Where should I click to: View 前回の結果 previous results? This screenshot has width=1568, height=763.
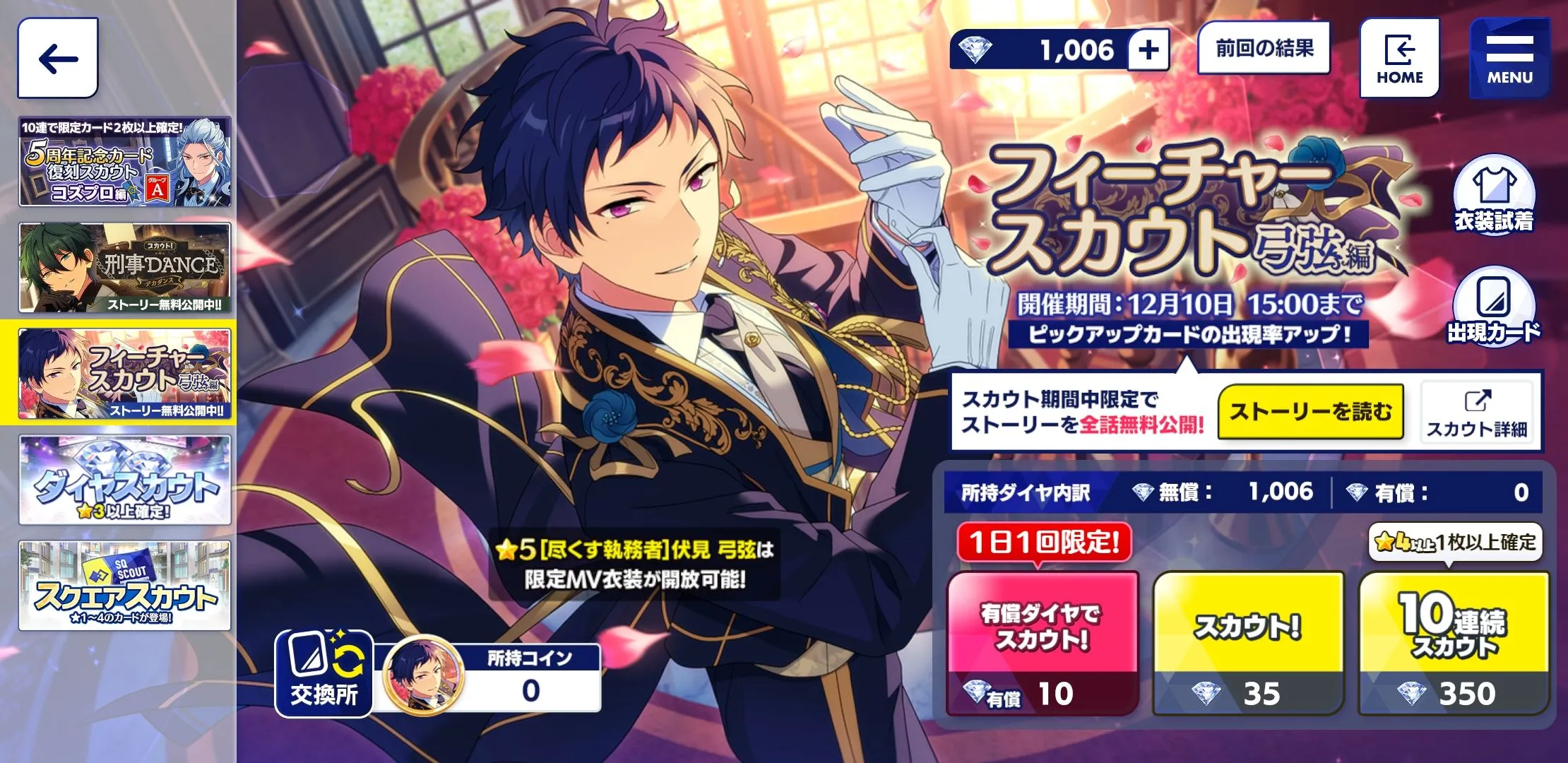point(1264,48)
